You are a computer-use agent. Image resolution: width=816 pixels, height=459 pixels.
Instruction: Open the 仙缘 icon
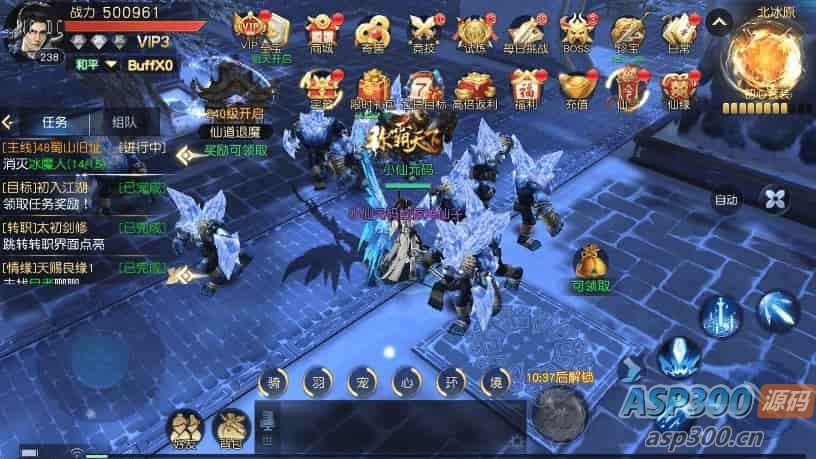(680, 86)
